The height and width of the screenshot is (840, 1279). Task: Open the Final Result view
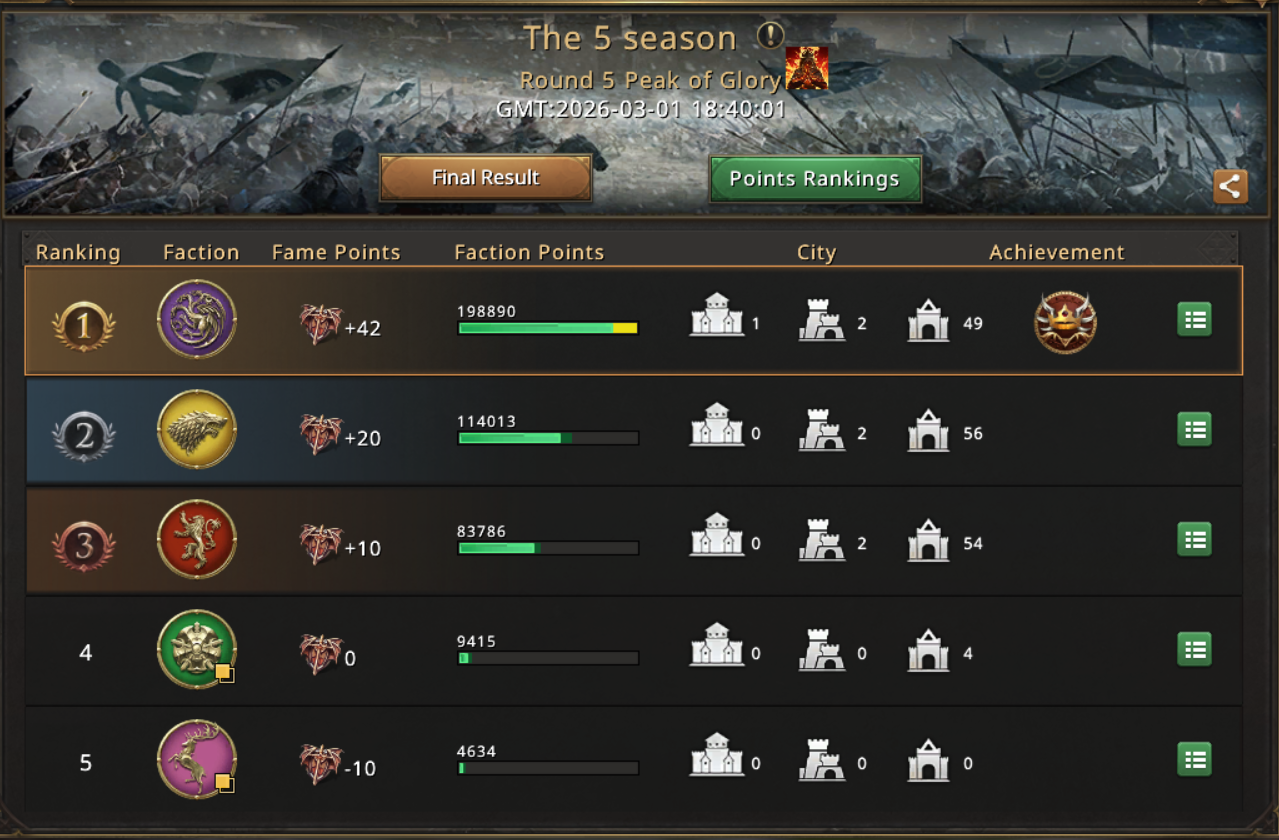pyautogui.click(x=486, y=178)
